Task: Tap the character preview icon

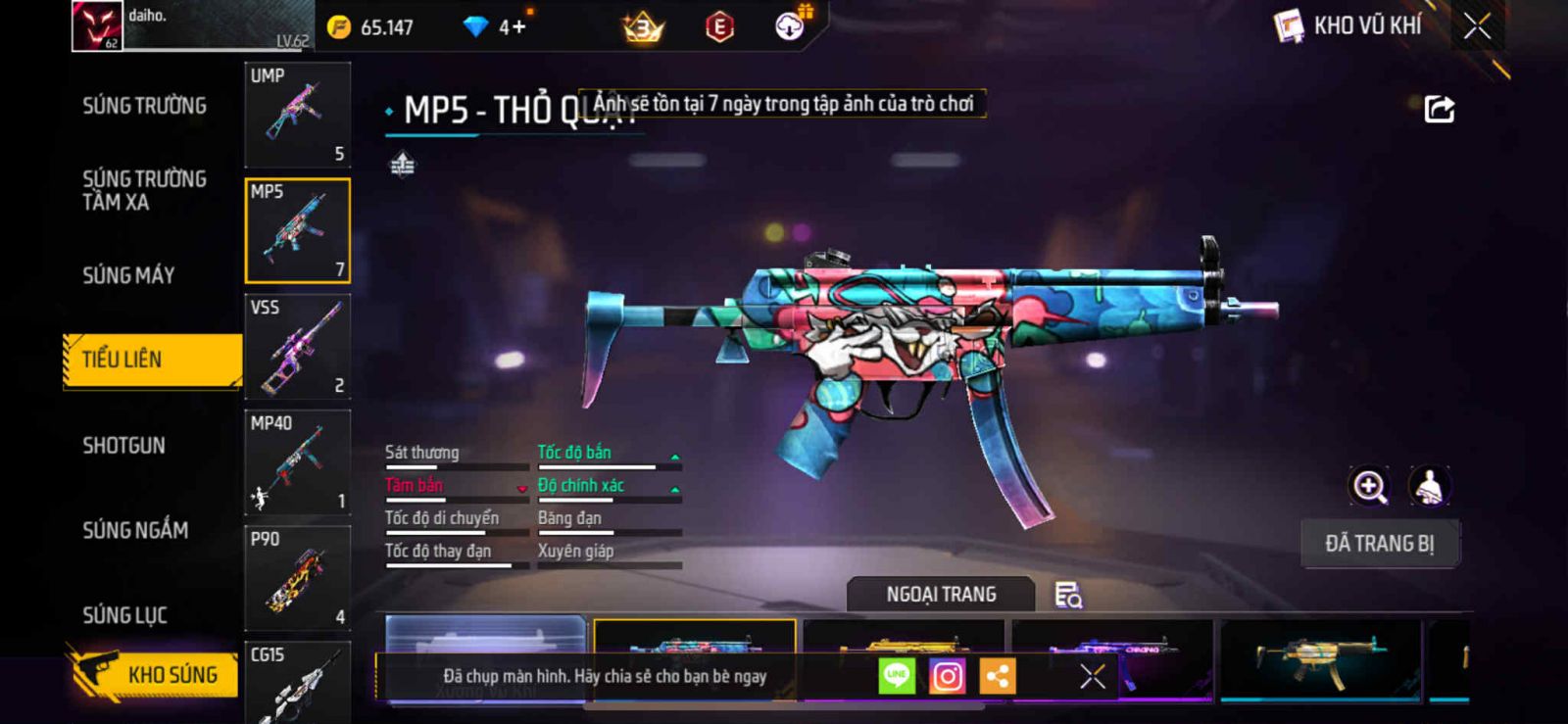Action: click(x=1430, y=486)
